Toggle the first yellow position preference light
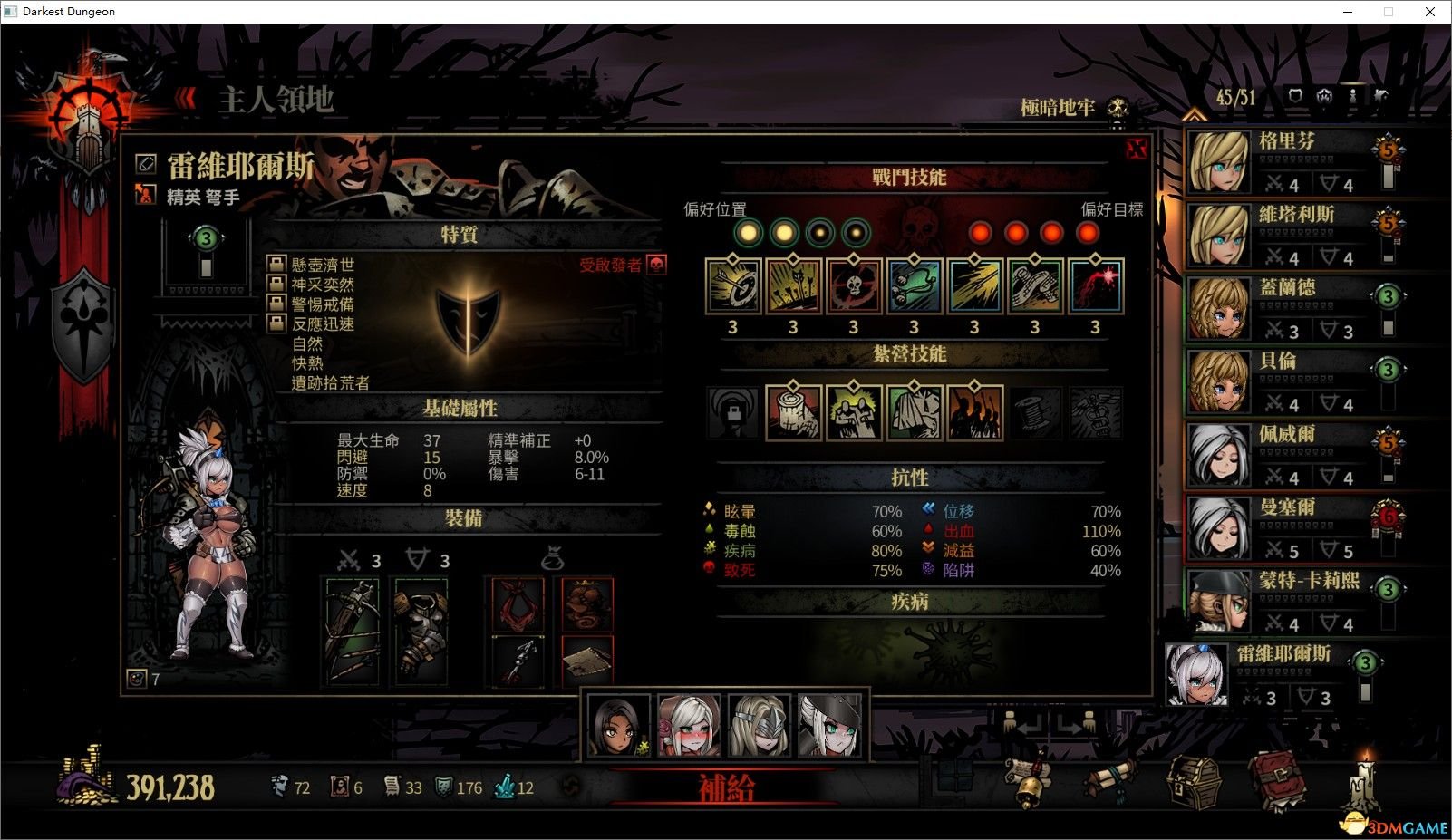This screenshot has width=1452, height=840. pos(746,233)
